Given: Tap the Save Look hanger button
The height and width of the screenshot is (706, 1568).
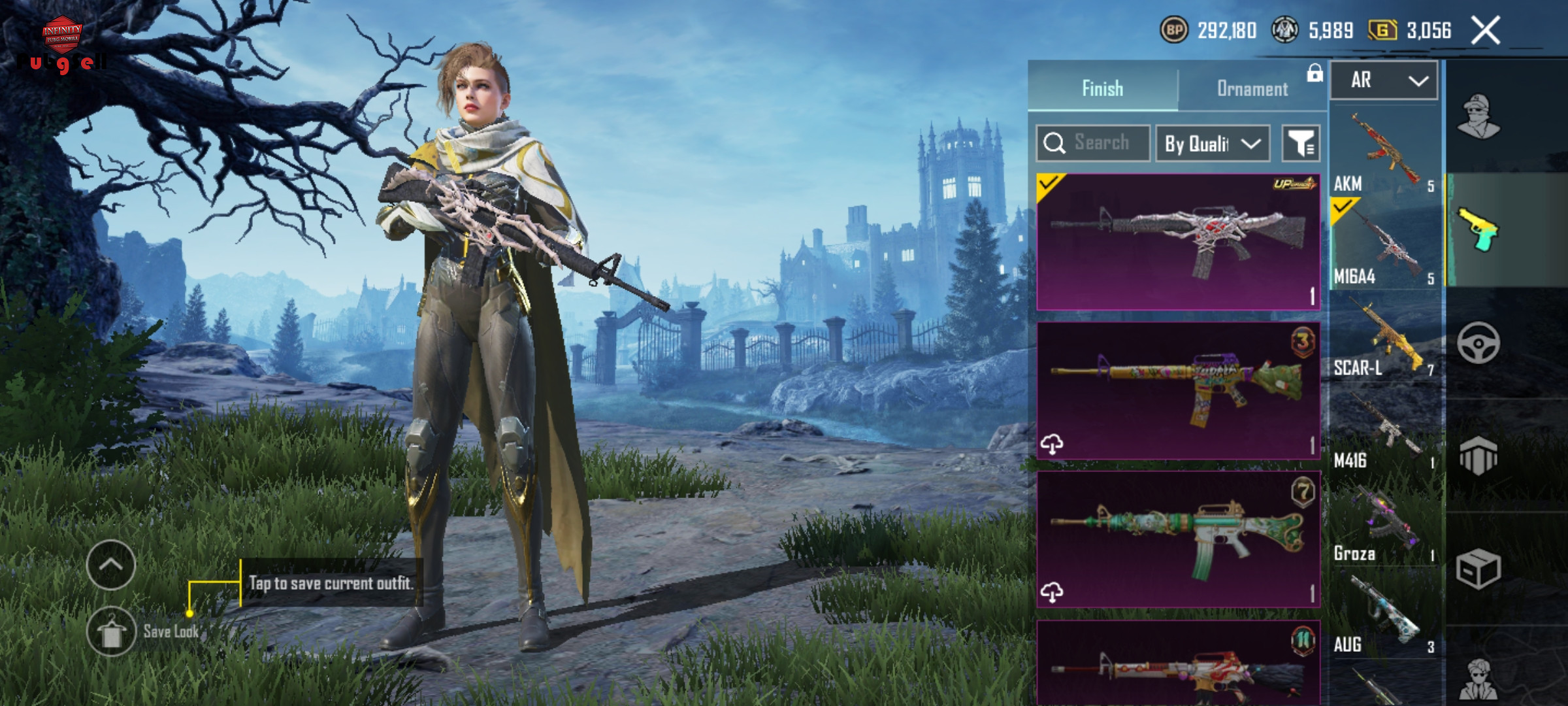Looking at the screenshot, I should (x=111, y=631).
